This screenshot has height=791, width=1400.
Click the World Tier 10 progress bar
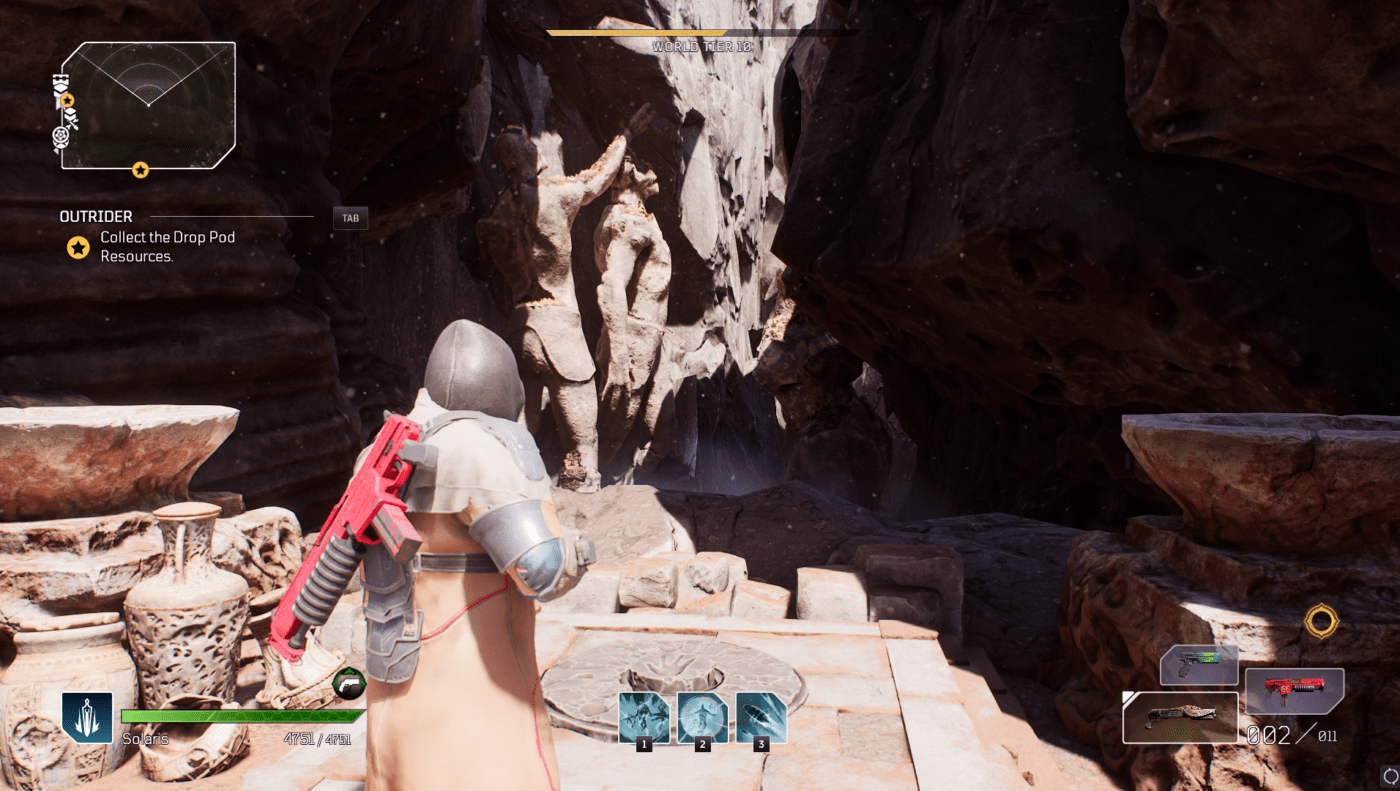point(700,31)
